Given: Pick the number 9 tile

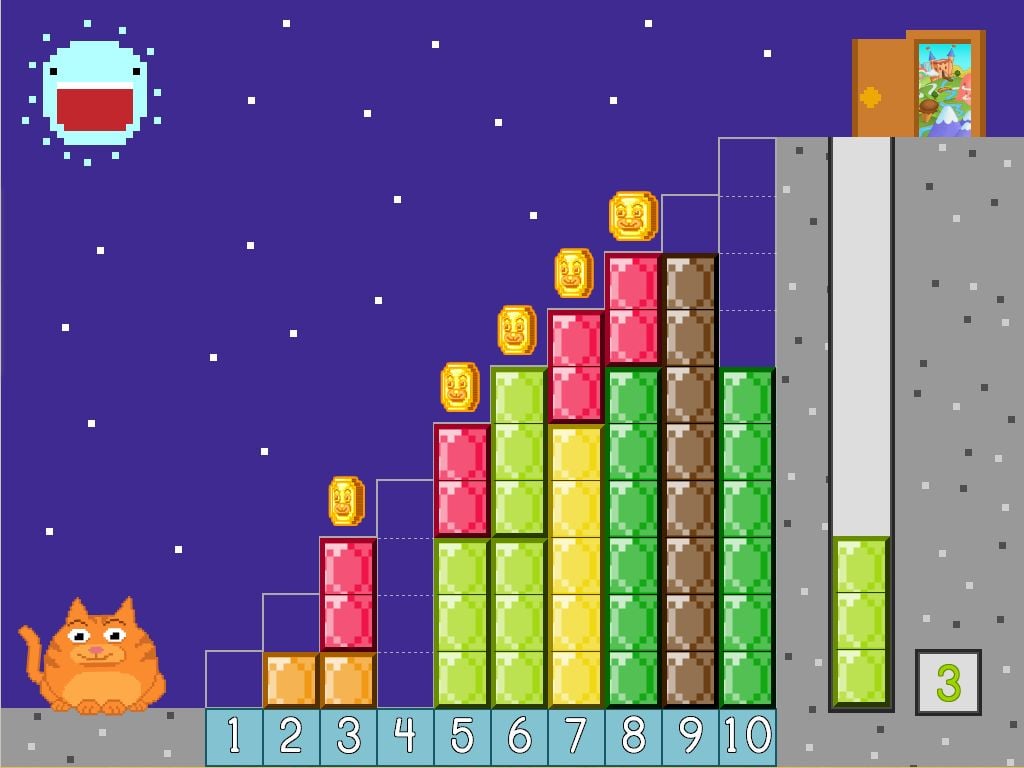Looking at the screenshot, I should click(690, 737).
